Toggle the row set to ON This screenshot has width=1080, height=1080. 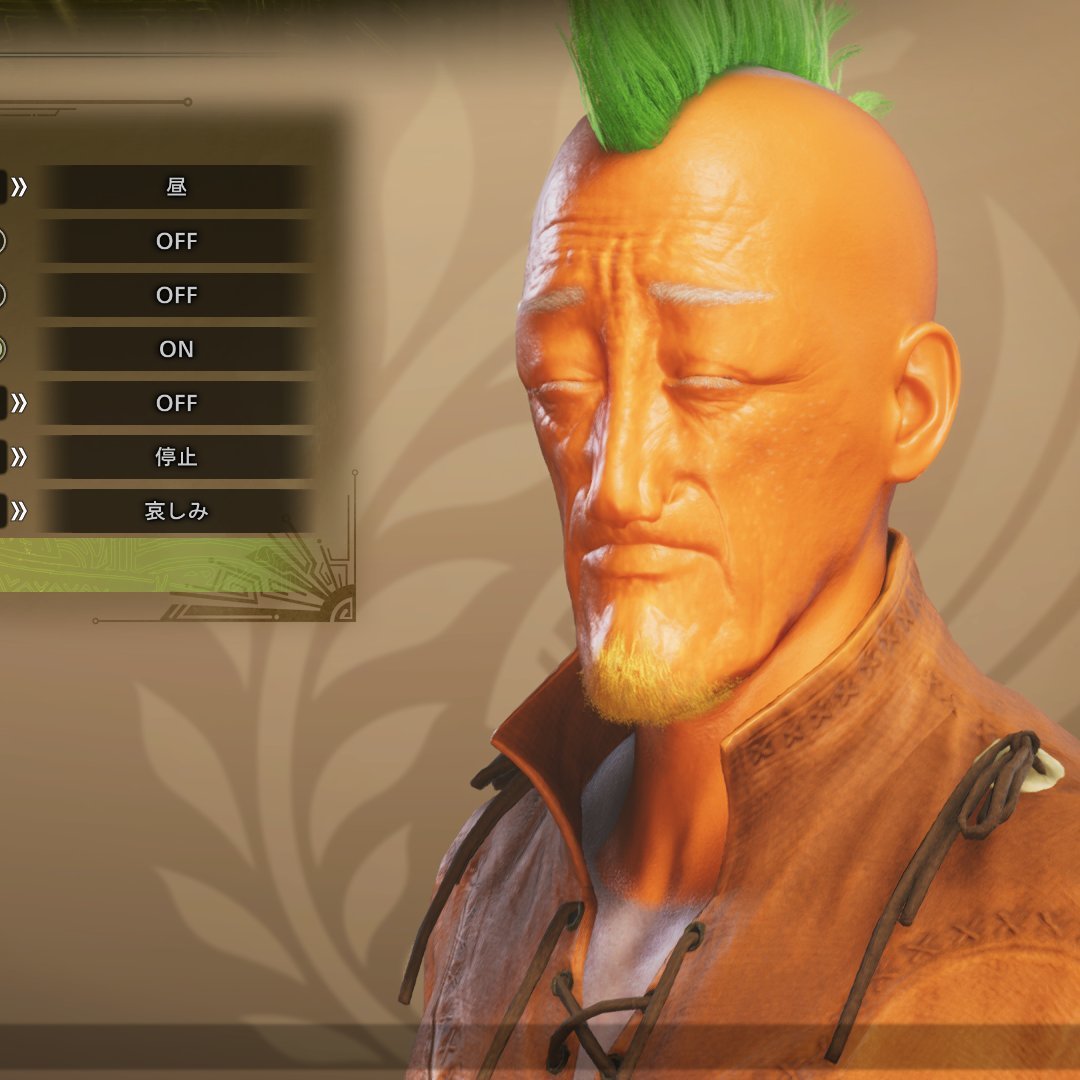[176, 349]
